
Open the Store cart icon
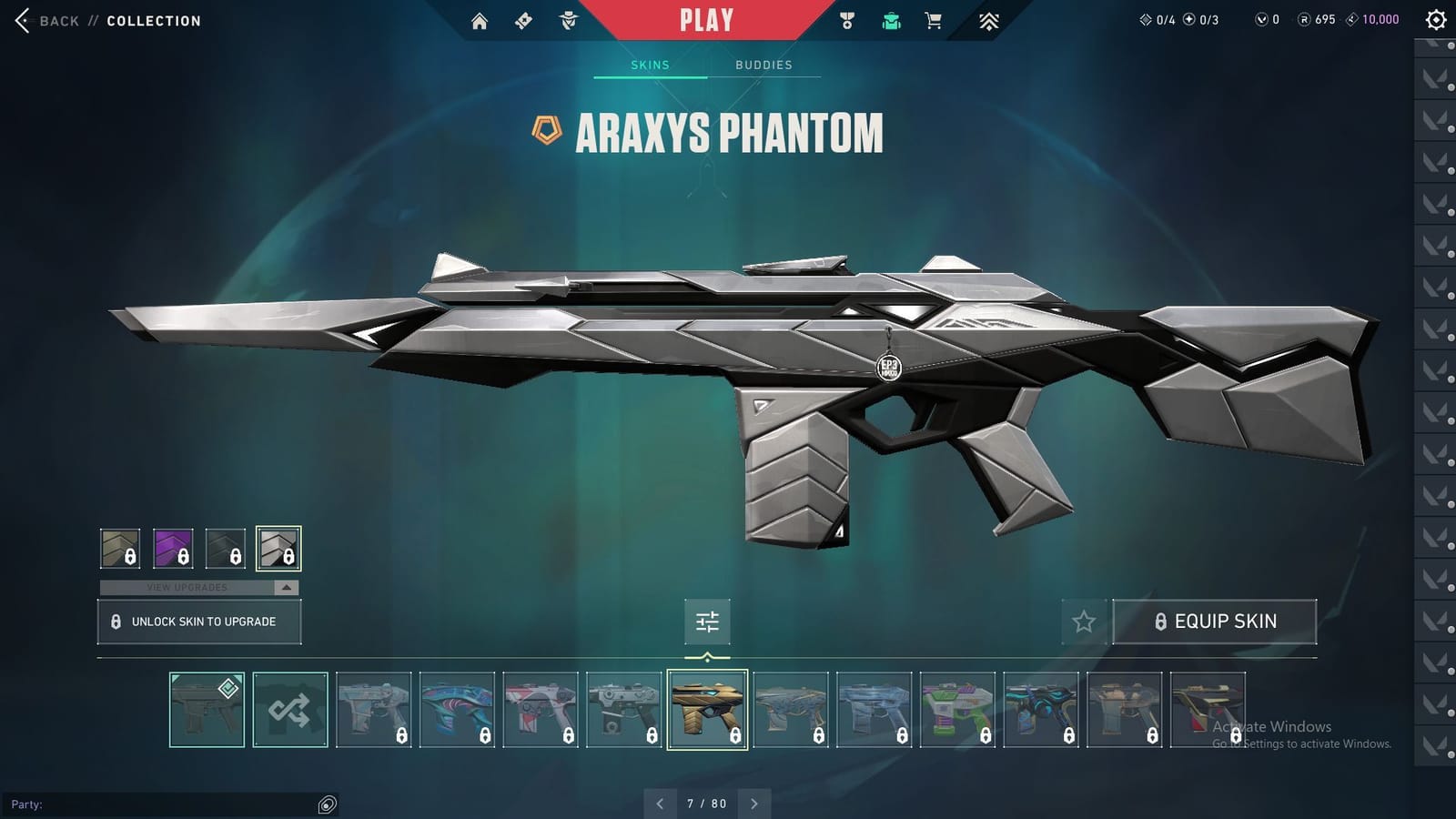(x=933, y=19)
